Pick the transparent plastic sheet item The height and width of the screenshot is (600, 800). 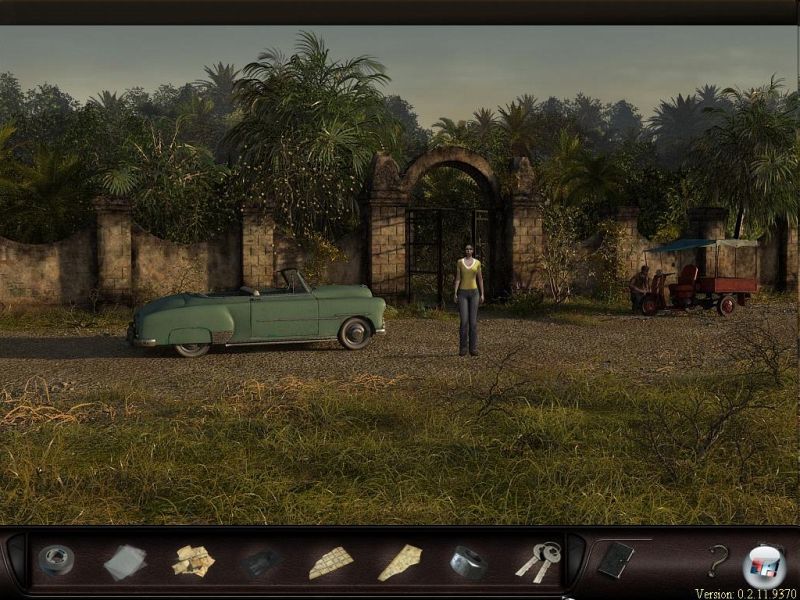point(125,562)
